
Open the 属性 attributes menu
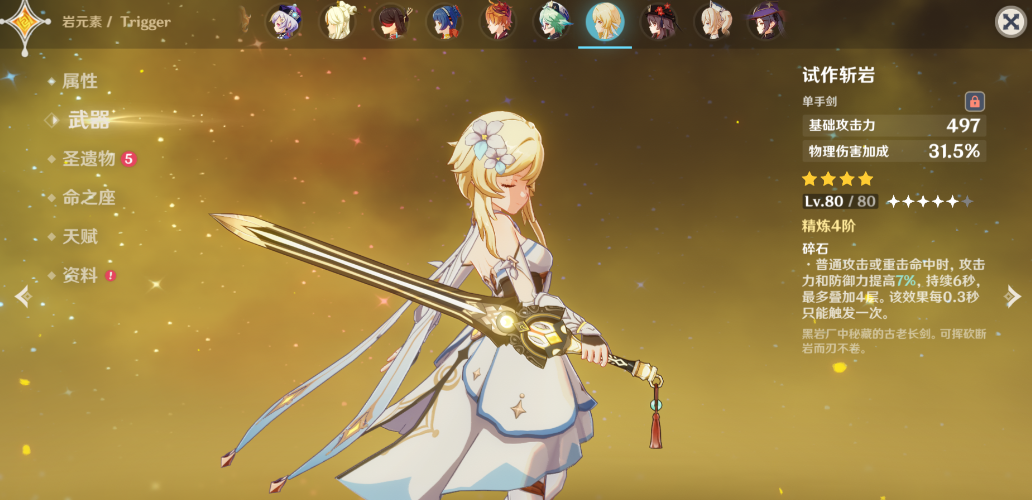(x=80, y=81)
